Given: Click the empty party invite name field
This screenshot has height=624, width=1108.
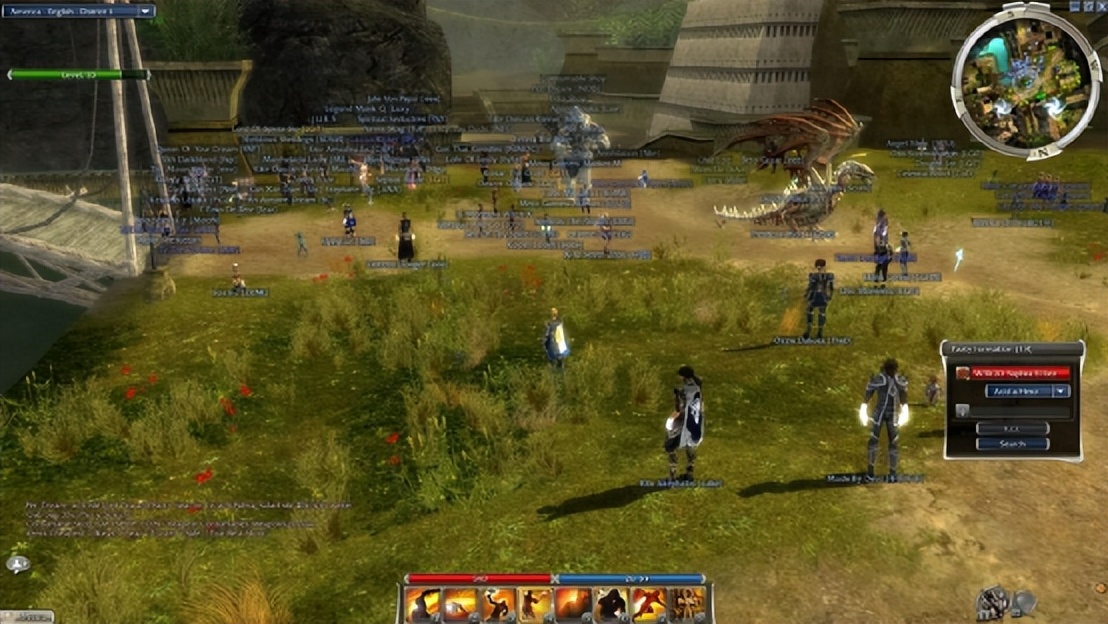Looking at the screenshot, I should [1018, 410].
